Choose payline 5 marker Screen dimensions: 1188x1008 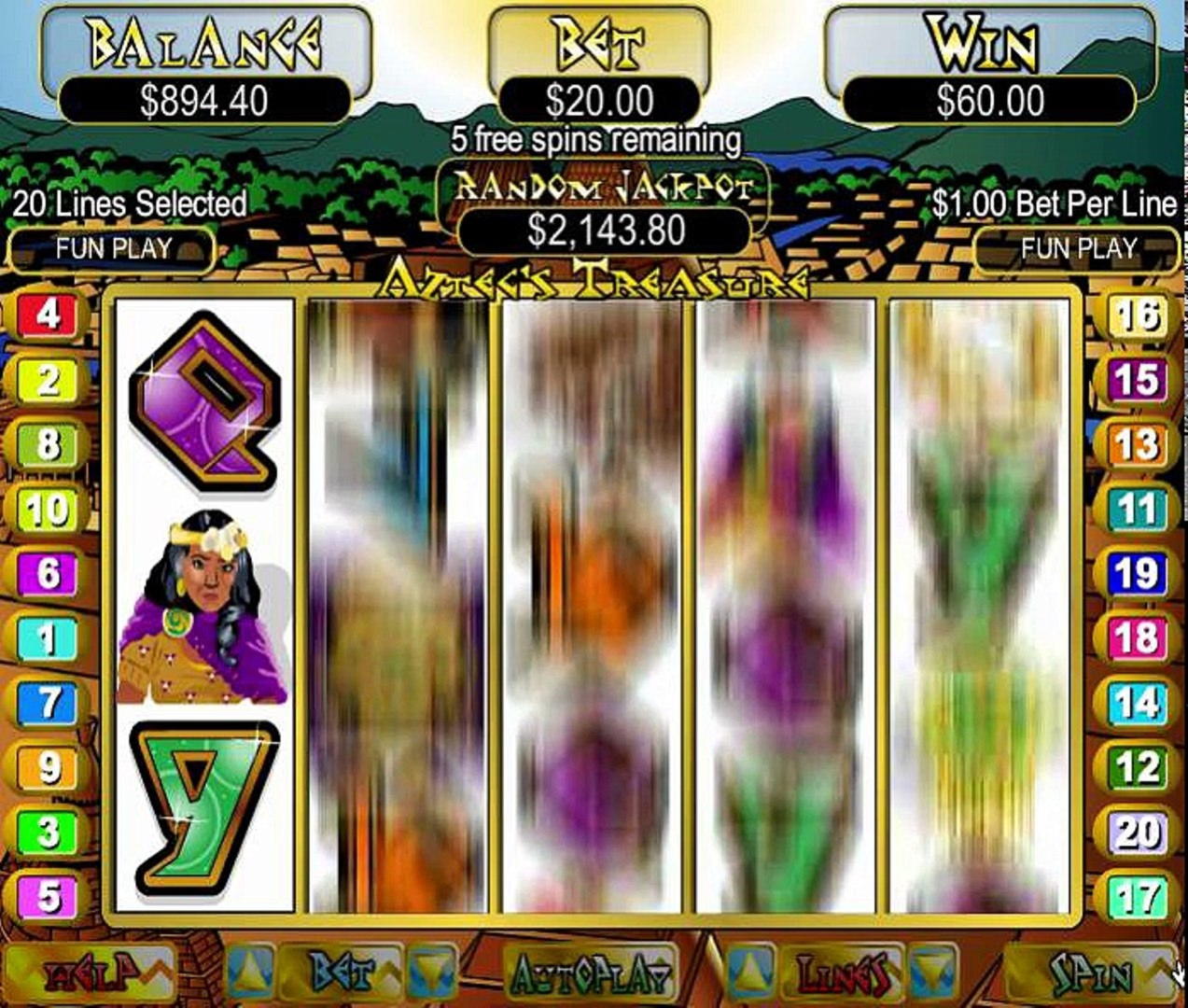(x=49, y=898)
